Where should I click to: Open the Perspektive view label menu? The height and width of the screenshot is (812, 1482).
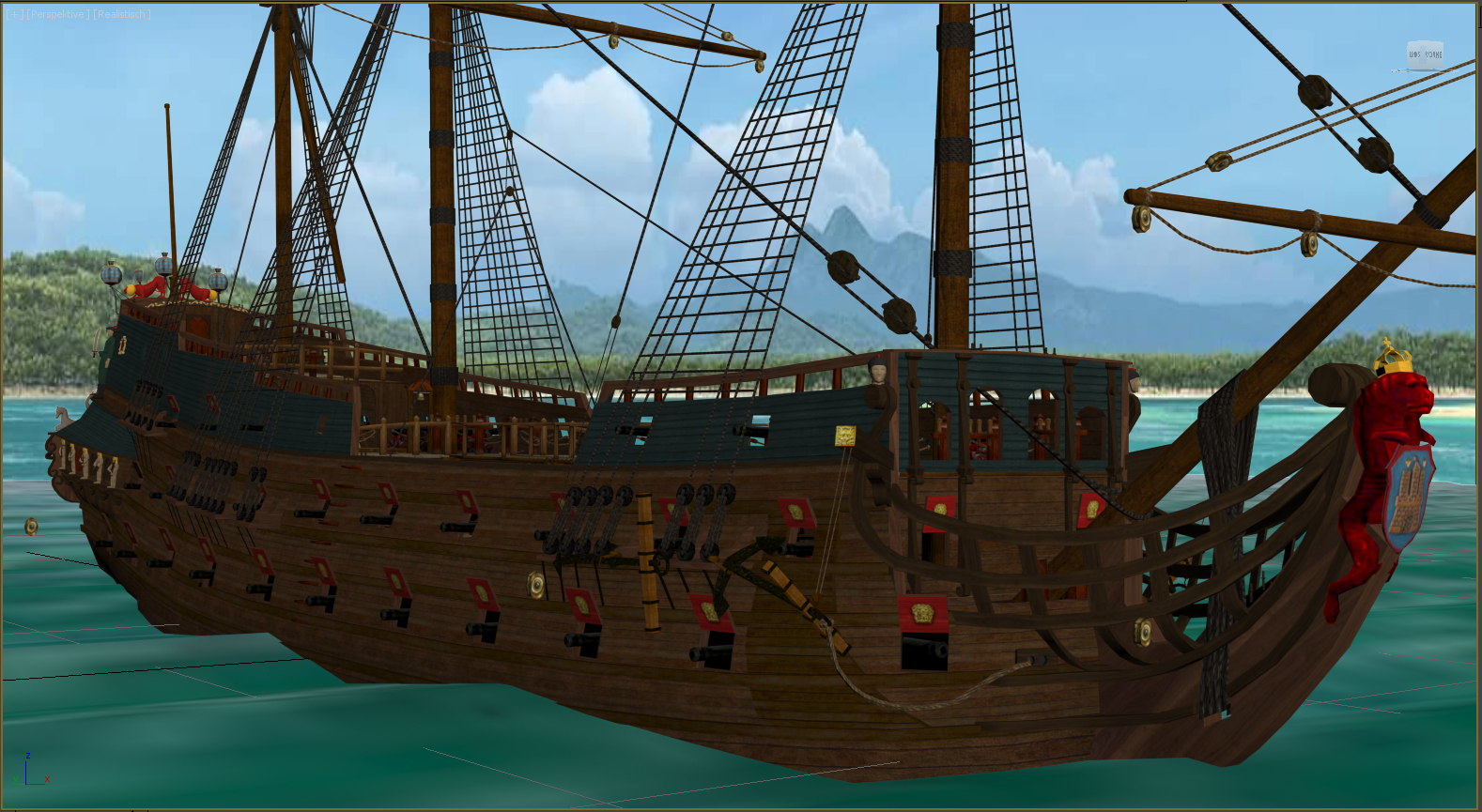click(58, 15)
